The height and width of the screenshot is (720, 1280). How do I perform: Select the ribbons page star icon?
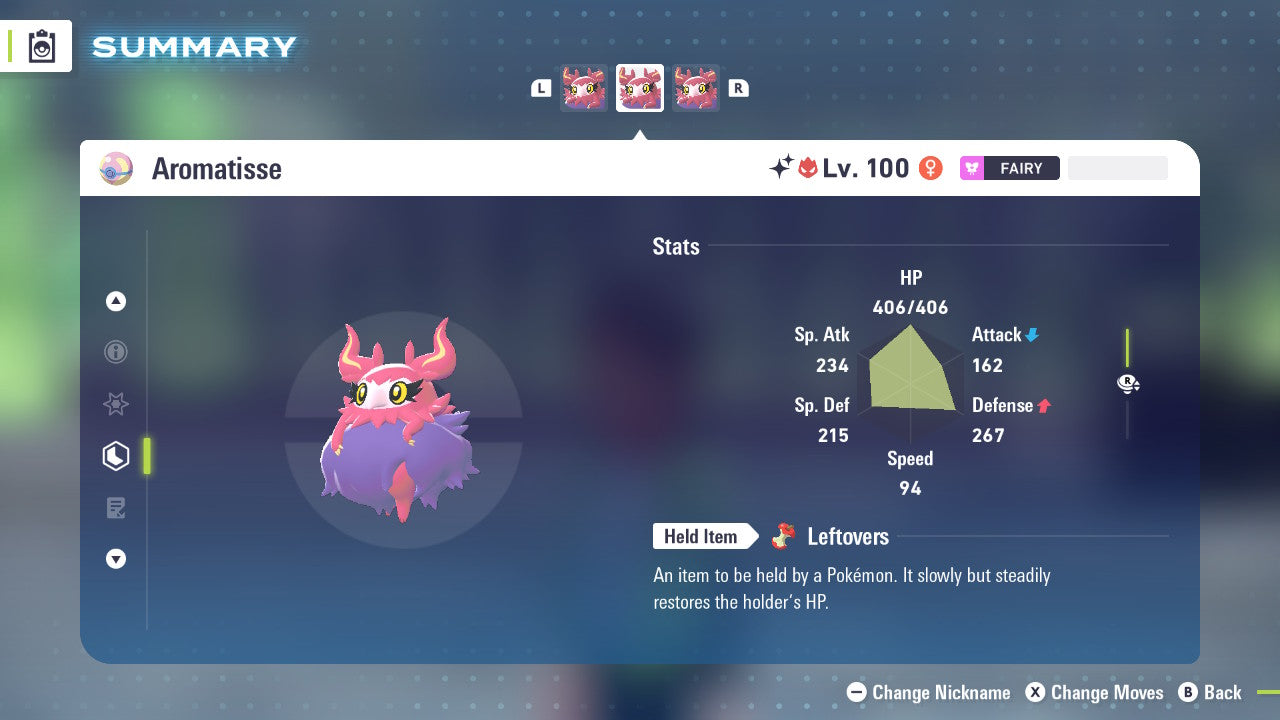pos(116,404)
